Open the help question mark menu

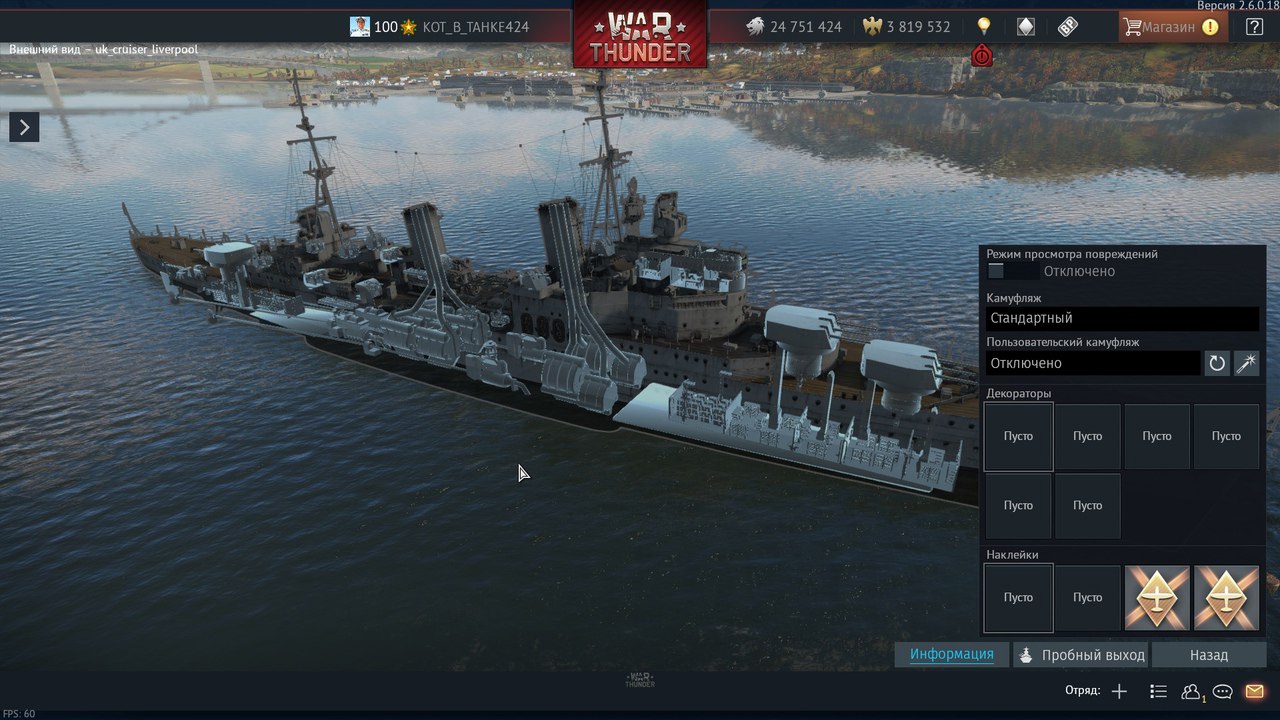coord(1254,27)
